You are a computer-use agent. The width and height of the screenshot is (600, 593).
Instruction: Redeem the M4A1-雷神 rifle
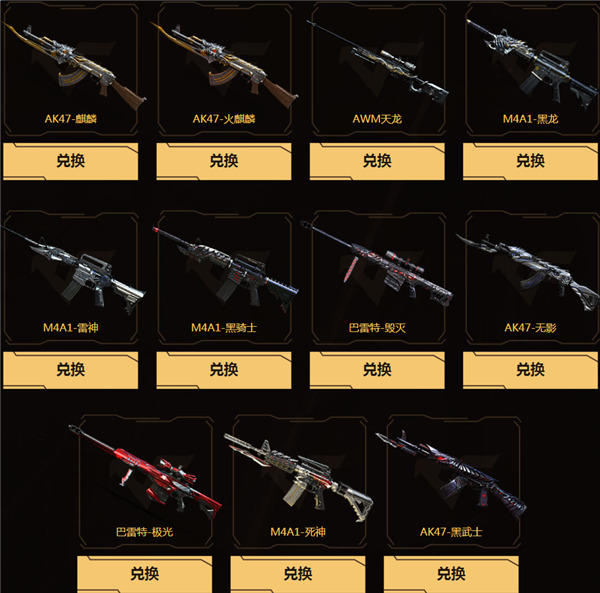click(x=69, y=369)
